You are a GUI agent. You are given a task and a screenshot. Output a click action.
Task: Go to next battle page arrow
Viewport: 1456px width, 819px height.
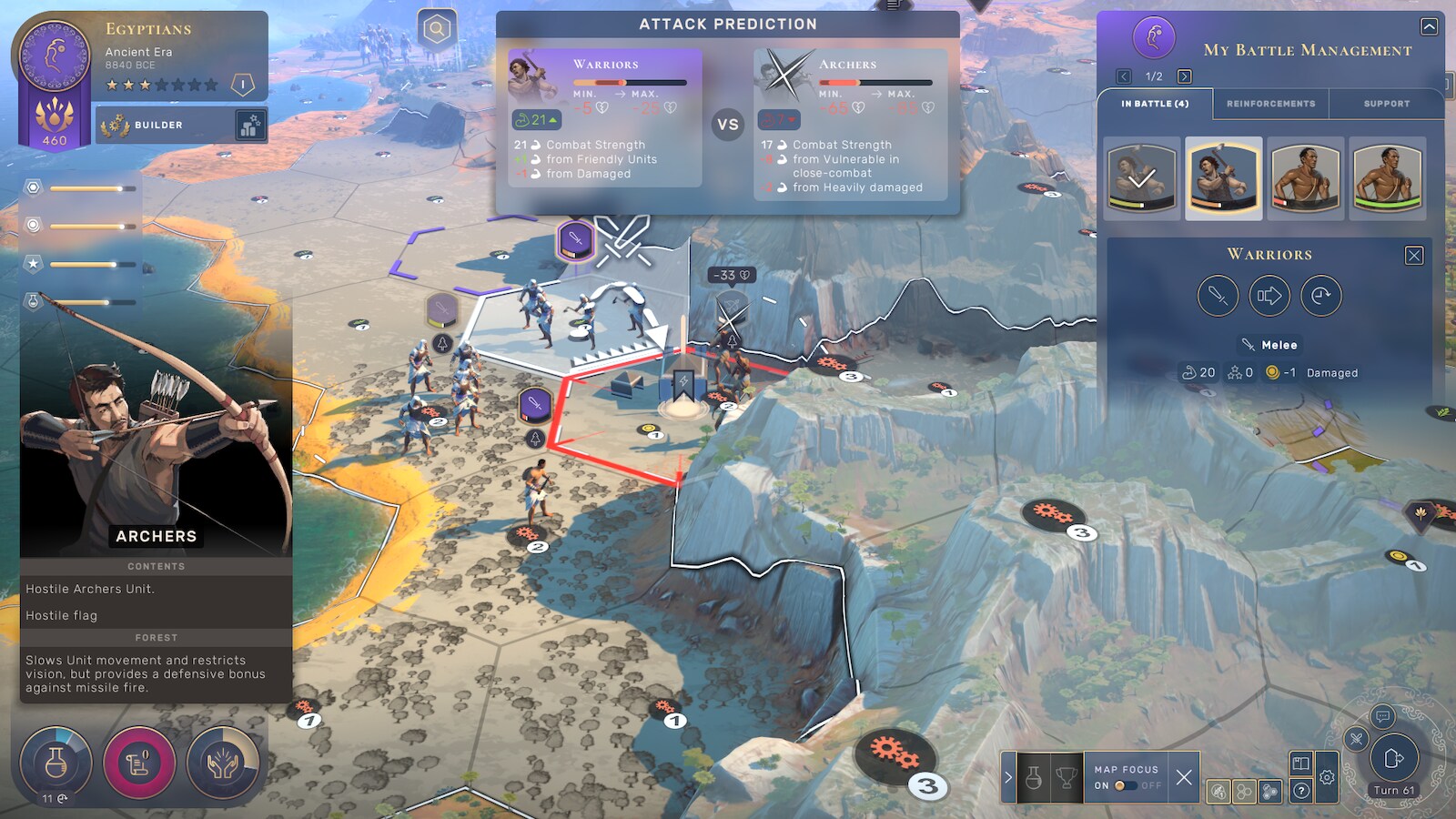click(1184, 76)
